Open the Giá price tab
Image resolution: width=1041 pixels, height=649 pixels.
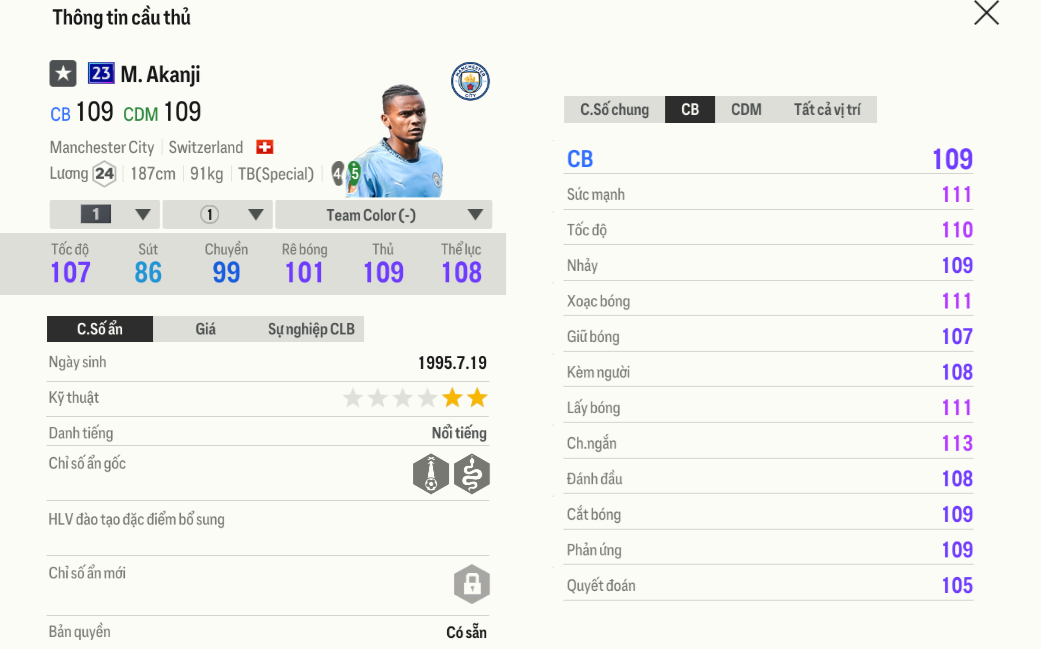click(x=205, y=329)
